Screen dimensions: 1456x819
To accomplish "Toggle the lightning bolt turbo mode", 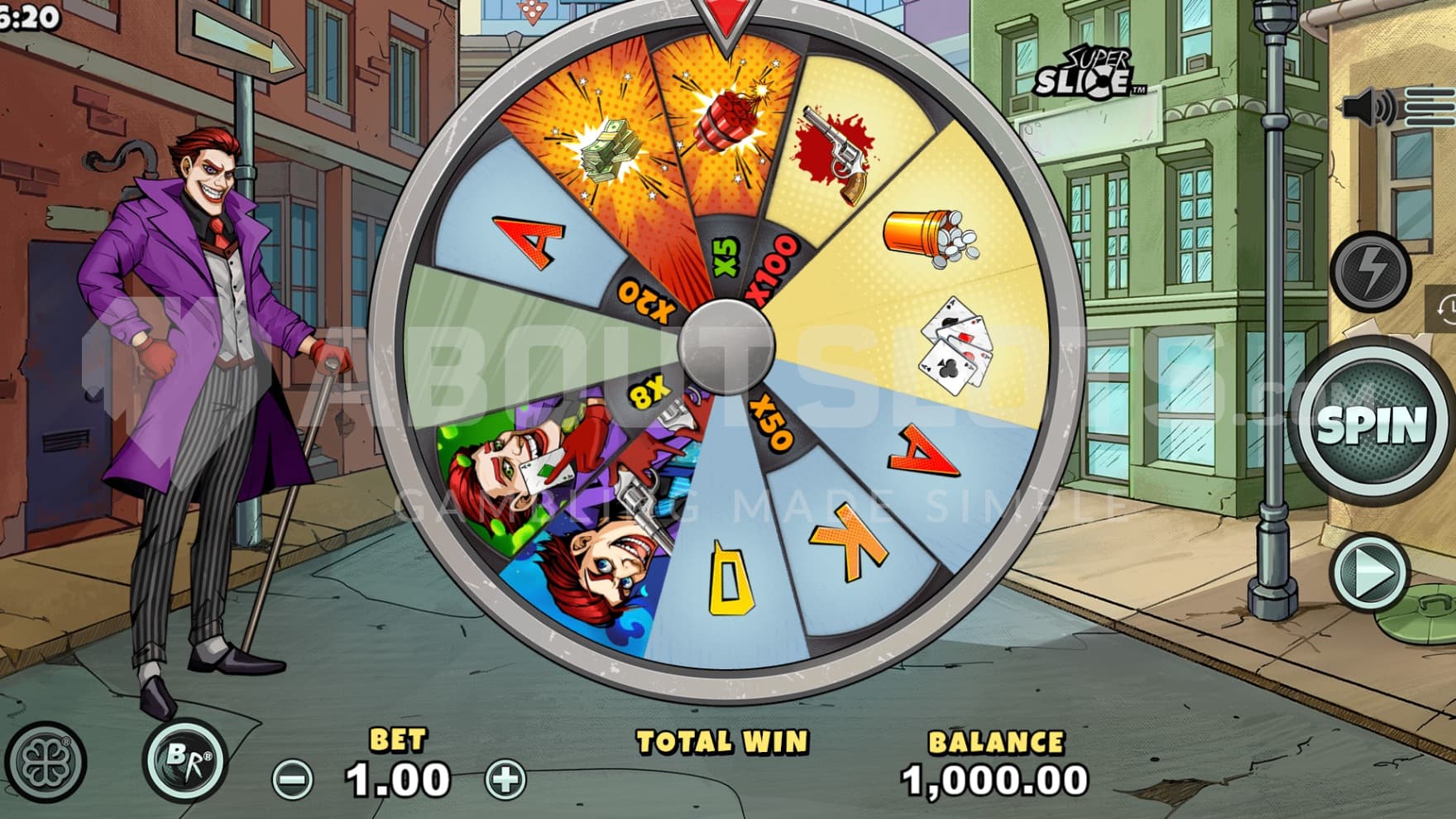I will pyautogui.click(x=1371, y=270).
